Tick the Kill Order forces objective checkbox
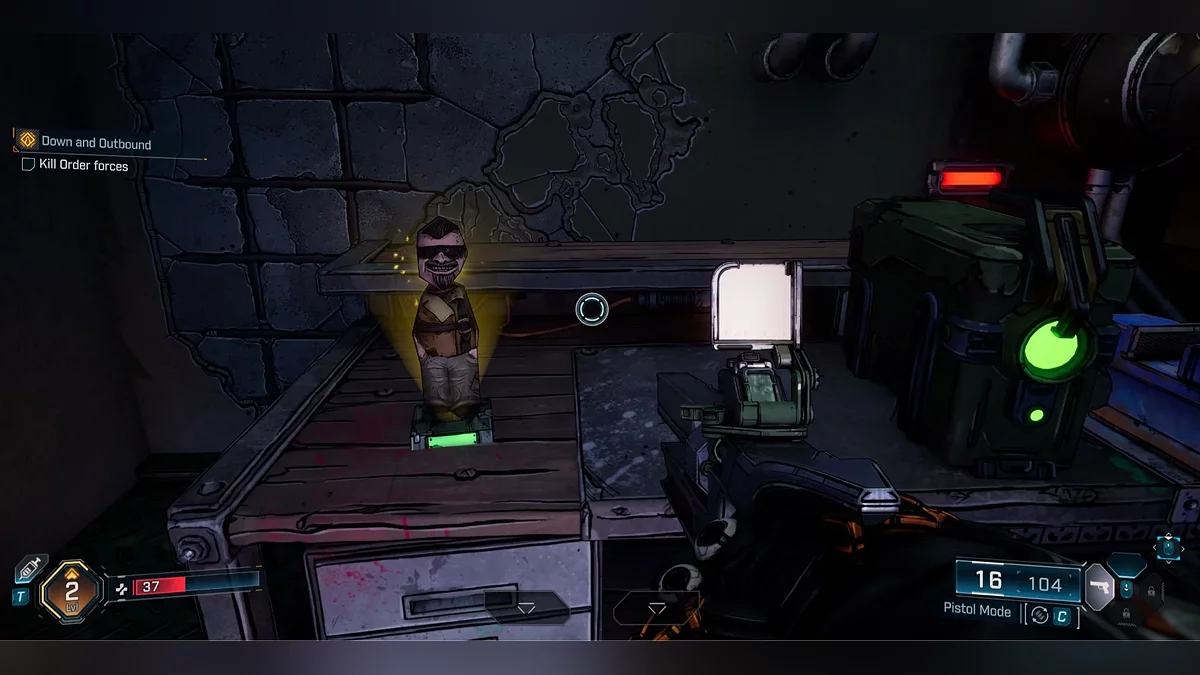The width and height of the screenshot is (1200, 675). pos(28,165)
